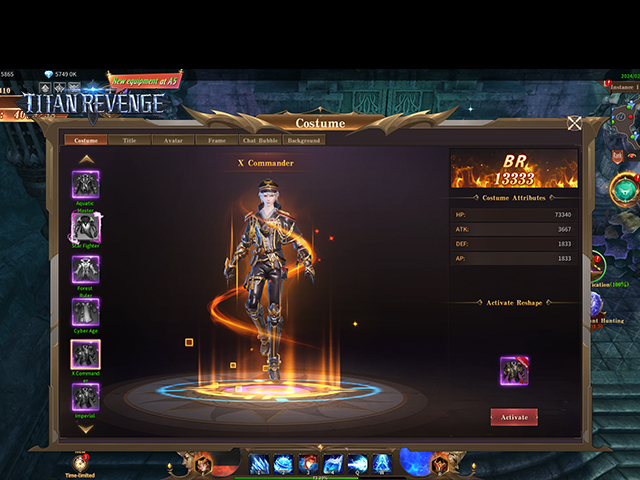Screen dimensions: 640x480
Task: Pick the Forest Ruler costume
Action: [x=85, y=269]
